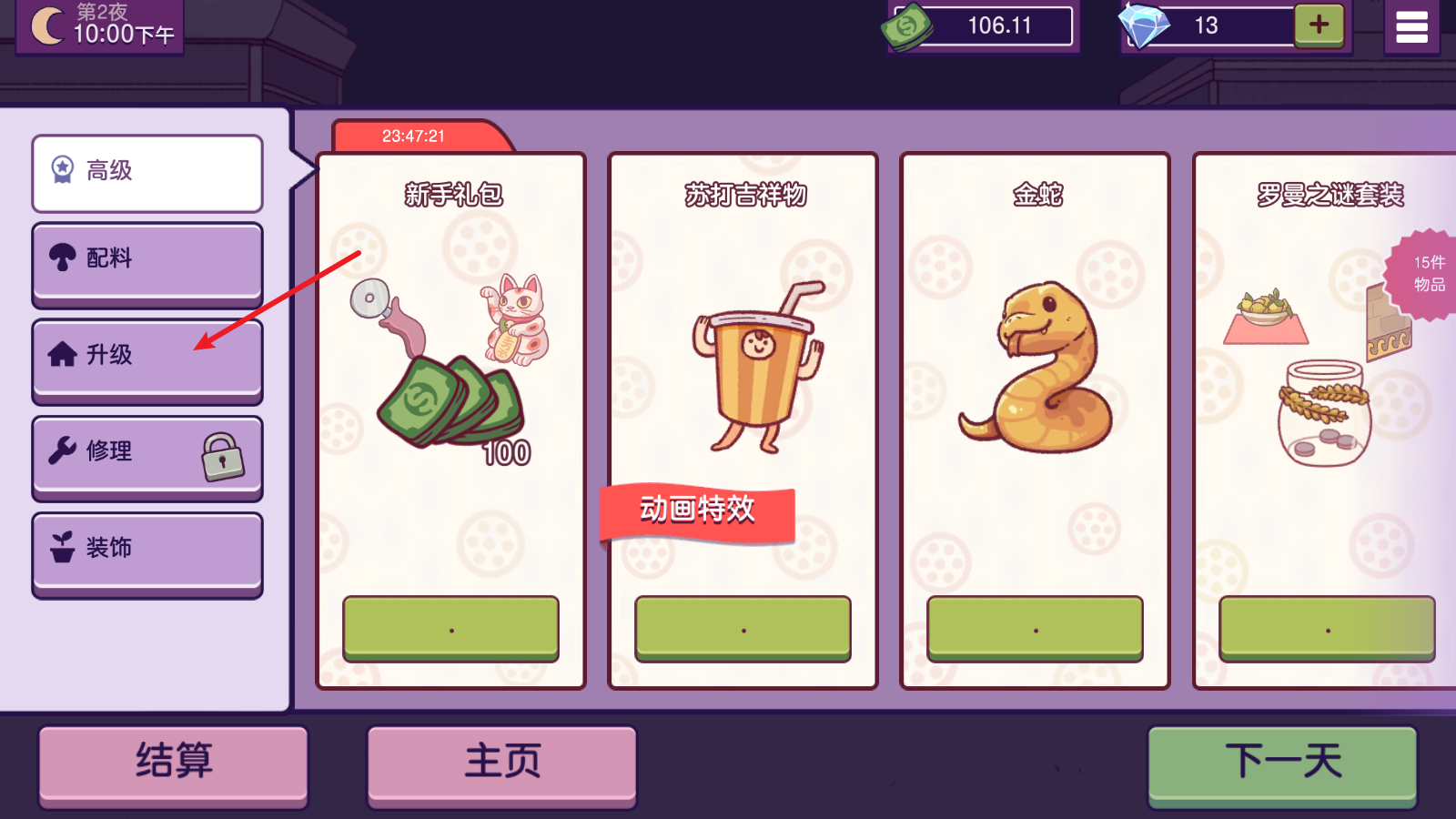Click the purchase button under 新手礼包

[x=450, y=628]
